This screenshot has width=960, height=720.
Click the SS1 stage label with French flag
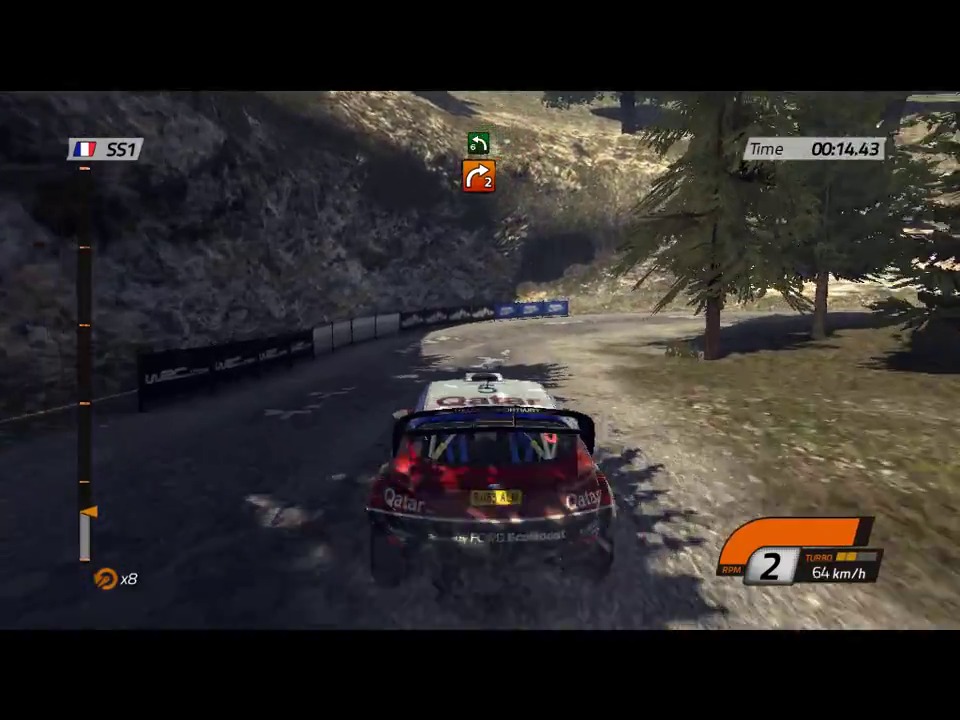pos(106,149)
